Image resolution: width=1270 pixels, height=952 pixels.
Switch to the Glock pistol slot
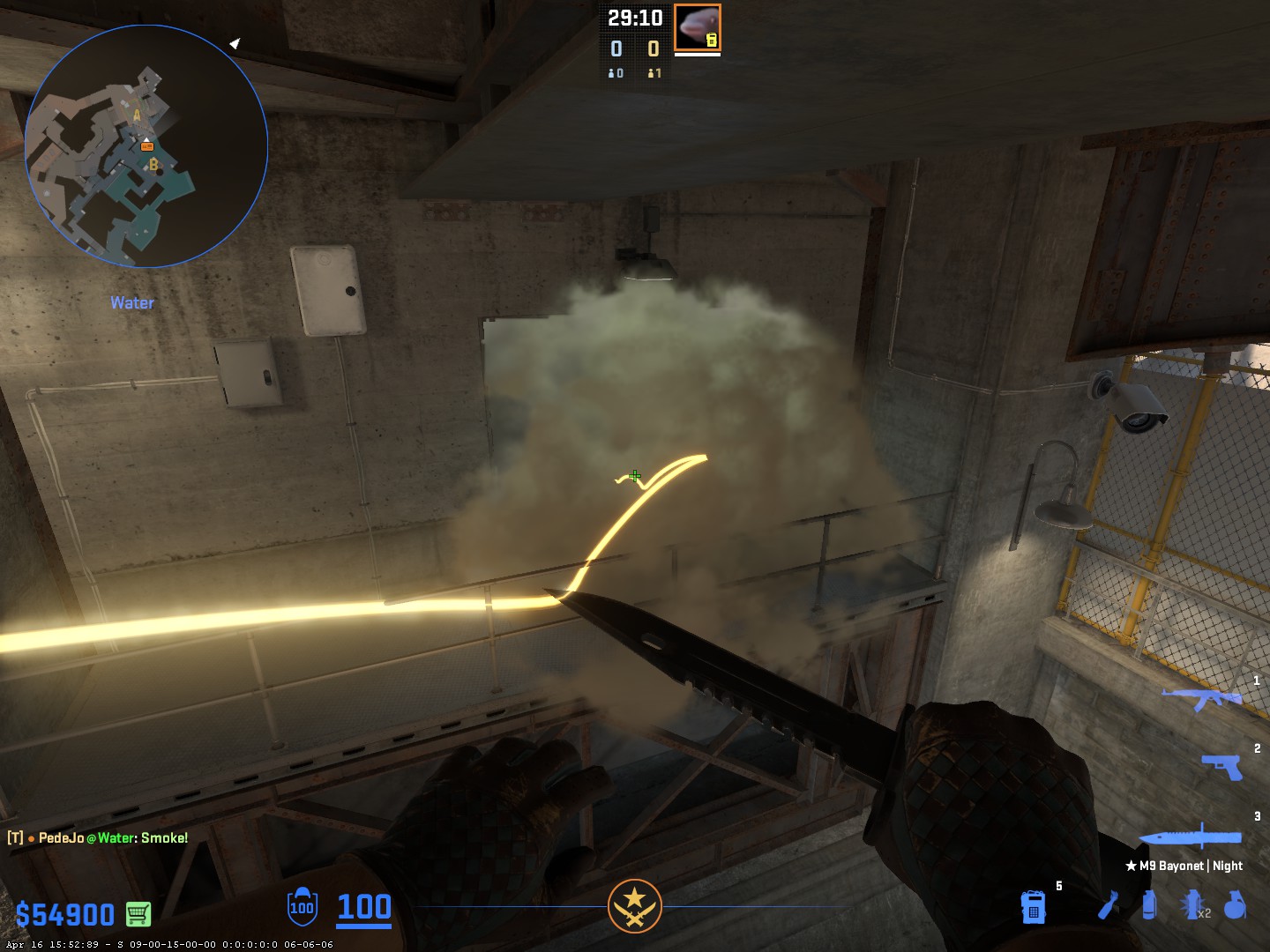click(1222, 767)
